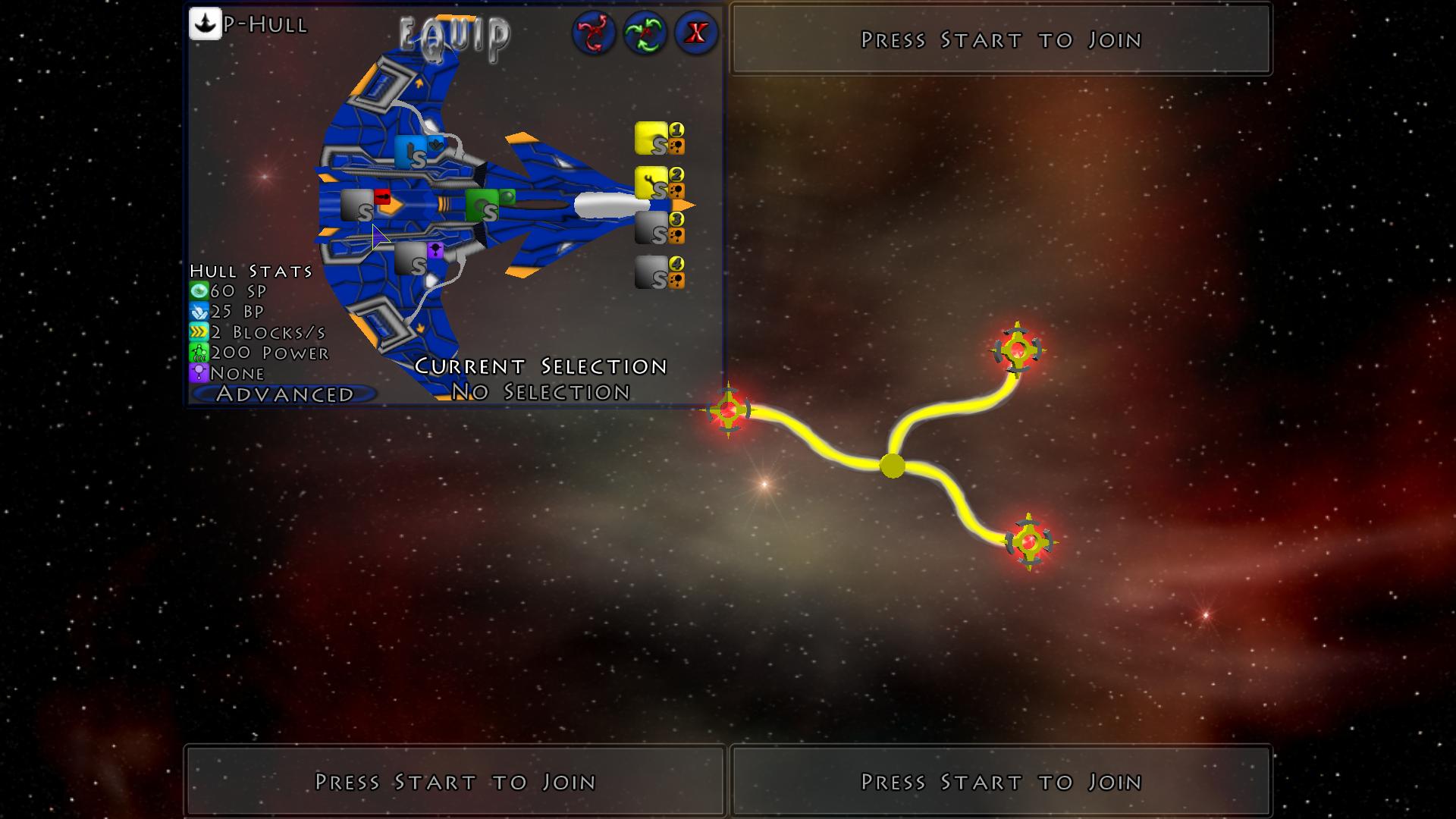Click the 25 BP build stat icon
The image size is (1456, 819).
199,310
